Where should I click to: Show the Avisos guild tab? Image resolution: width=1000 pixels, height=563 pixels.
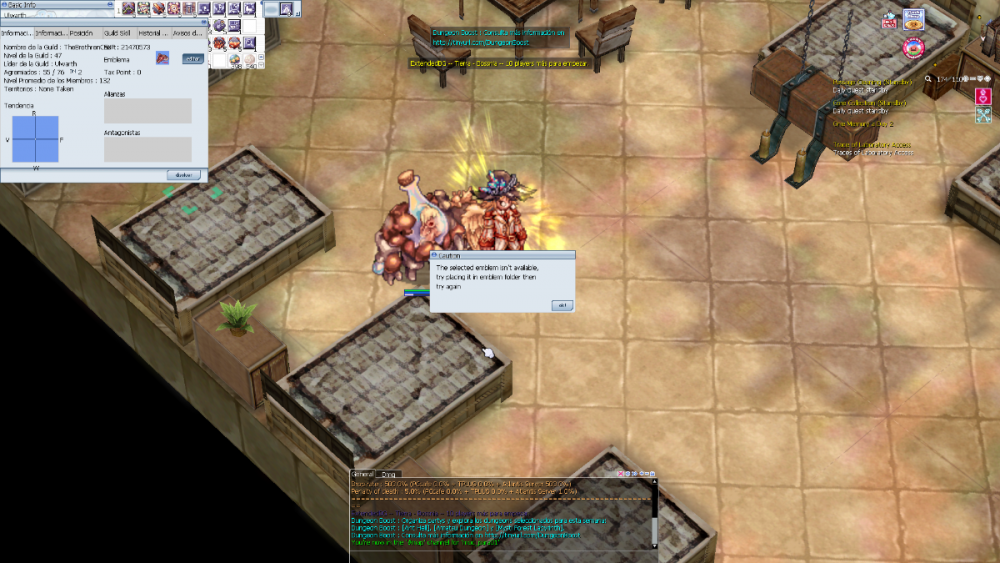pyautogui.click(x=187, y=33)
